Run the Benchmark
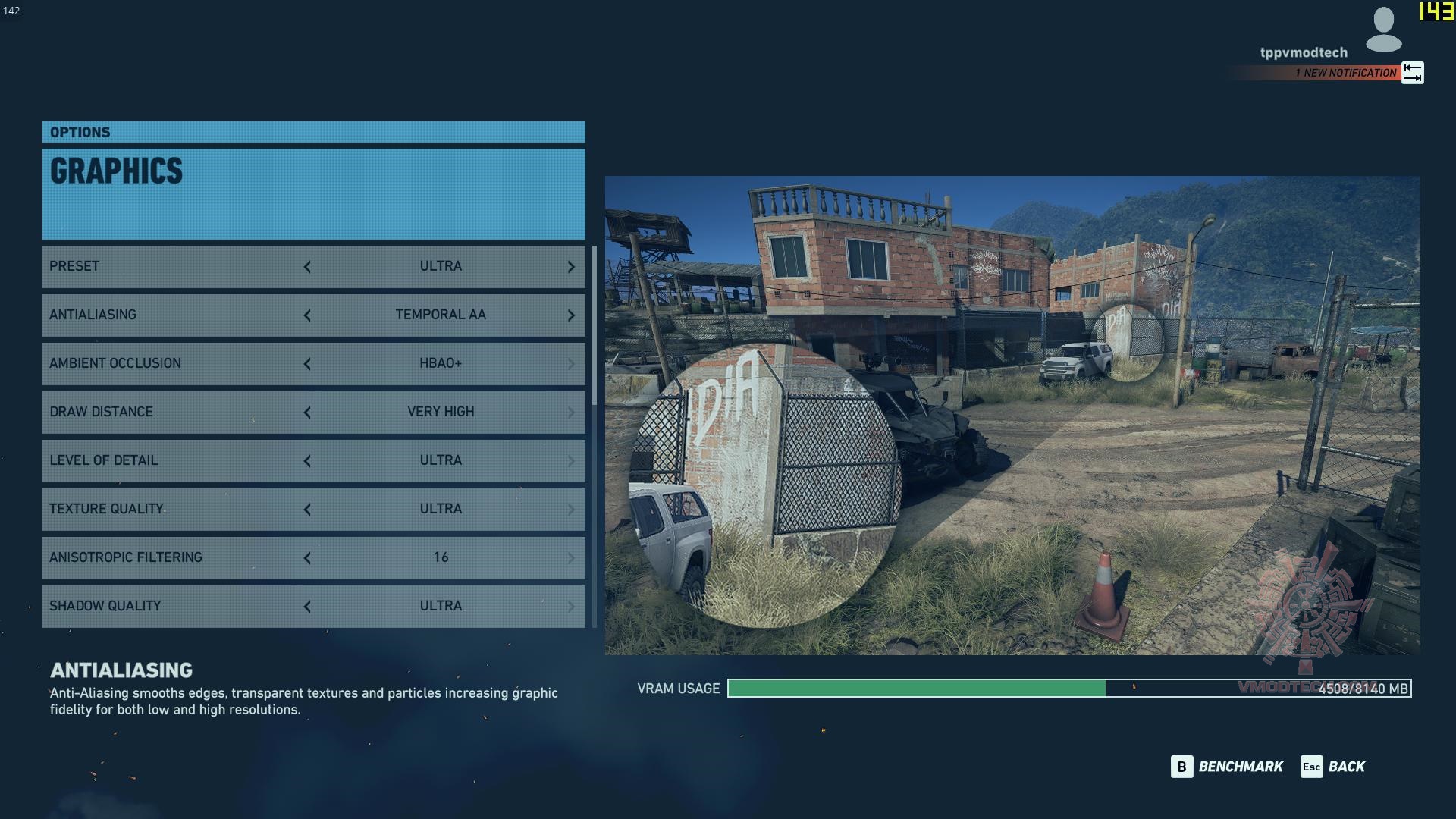 tap(1228, 767)
